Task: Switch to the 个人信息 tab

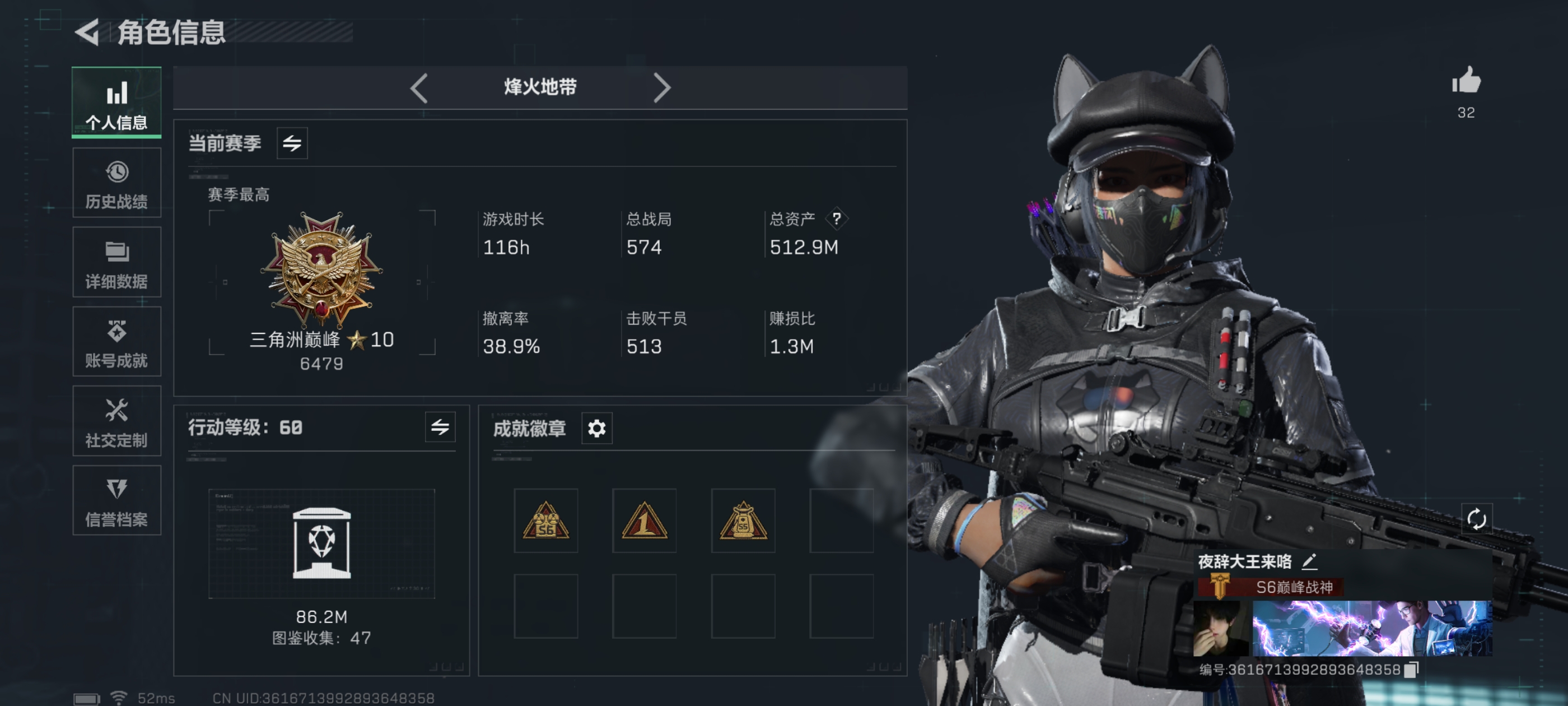Action: pyautogui.click(x=116, y=103)
